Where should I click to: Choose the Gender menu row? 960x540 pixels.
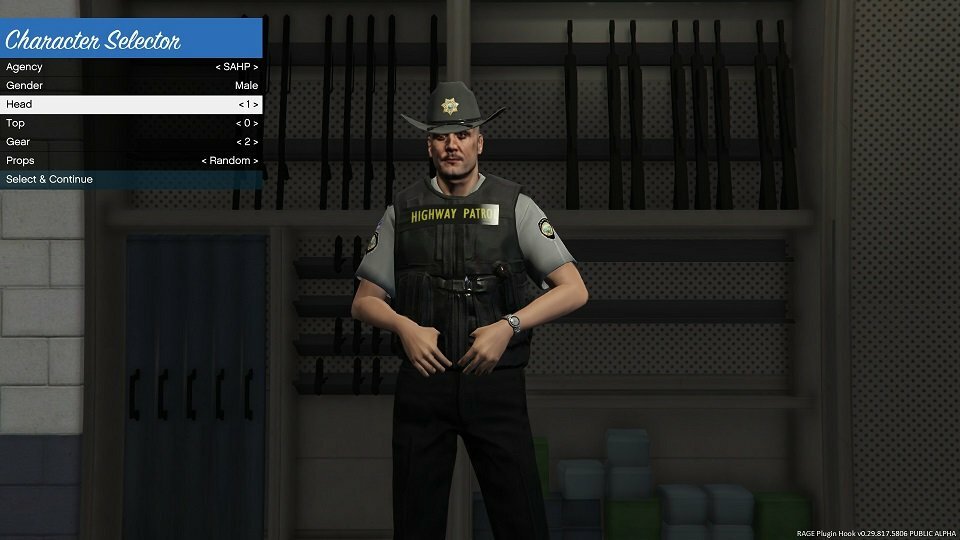click(x=131, y=86)
